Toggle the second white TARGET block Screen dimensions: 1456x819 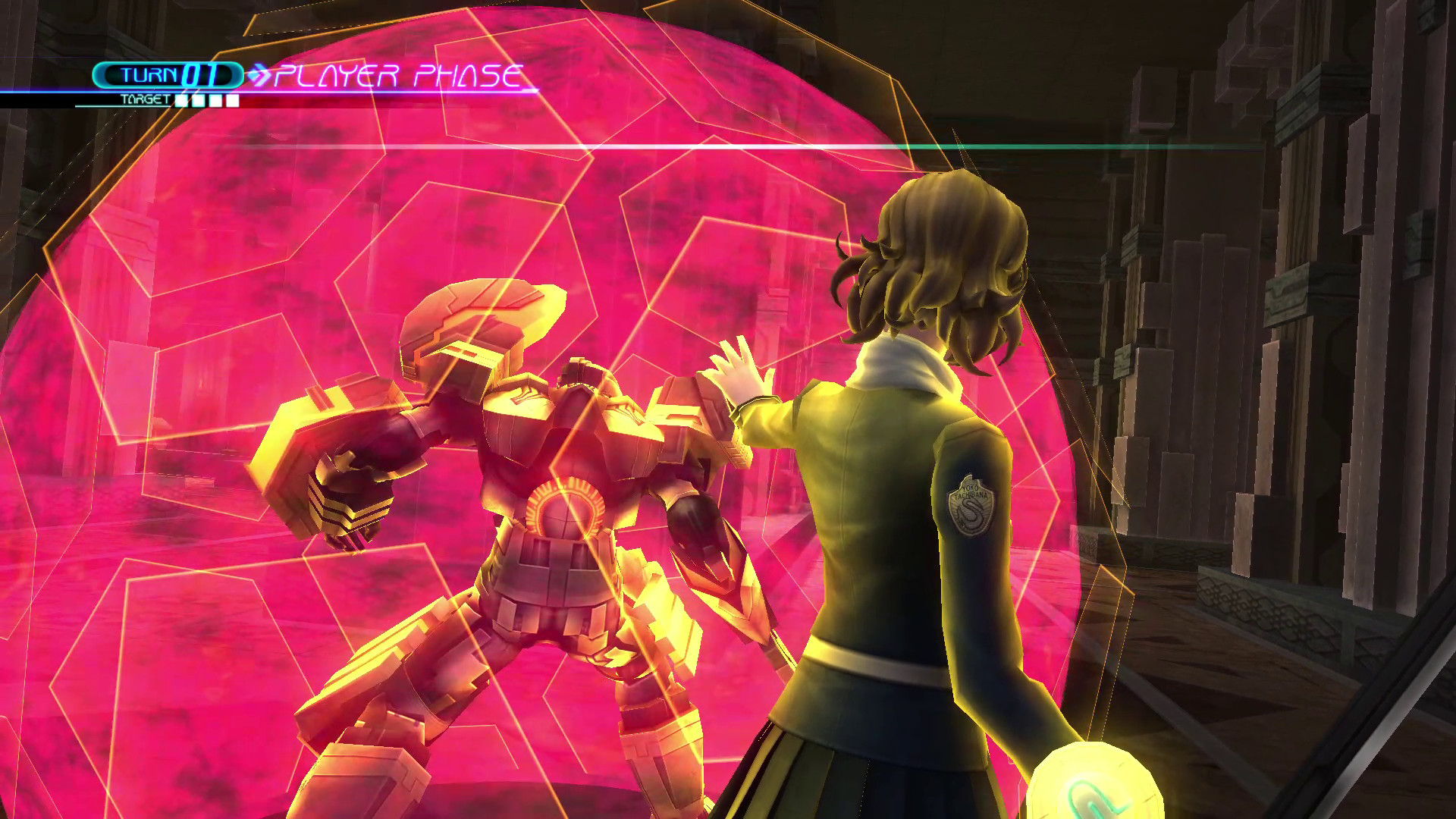(x=196, y=99)
